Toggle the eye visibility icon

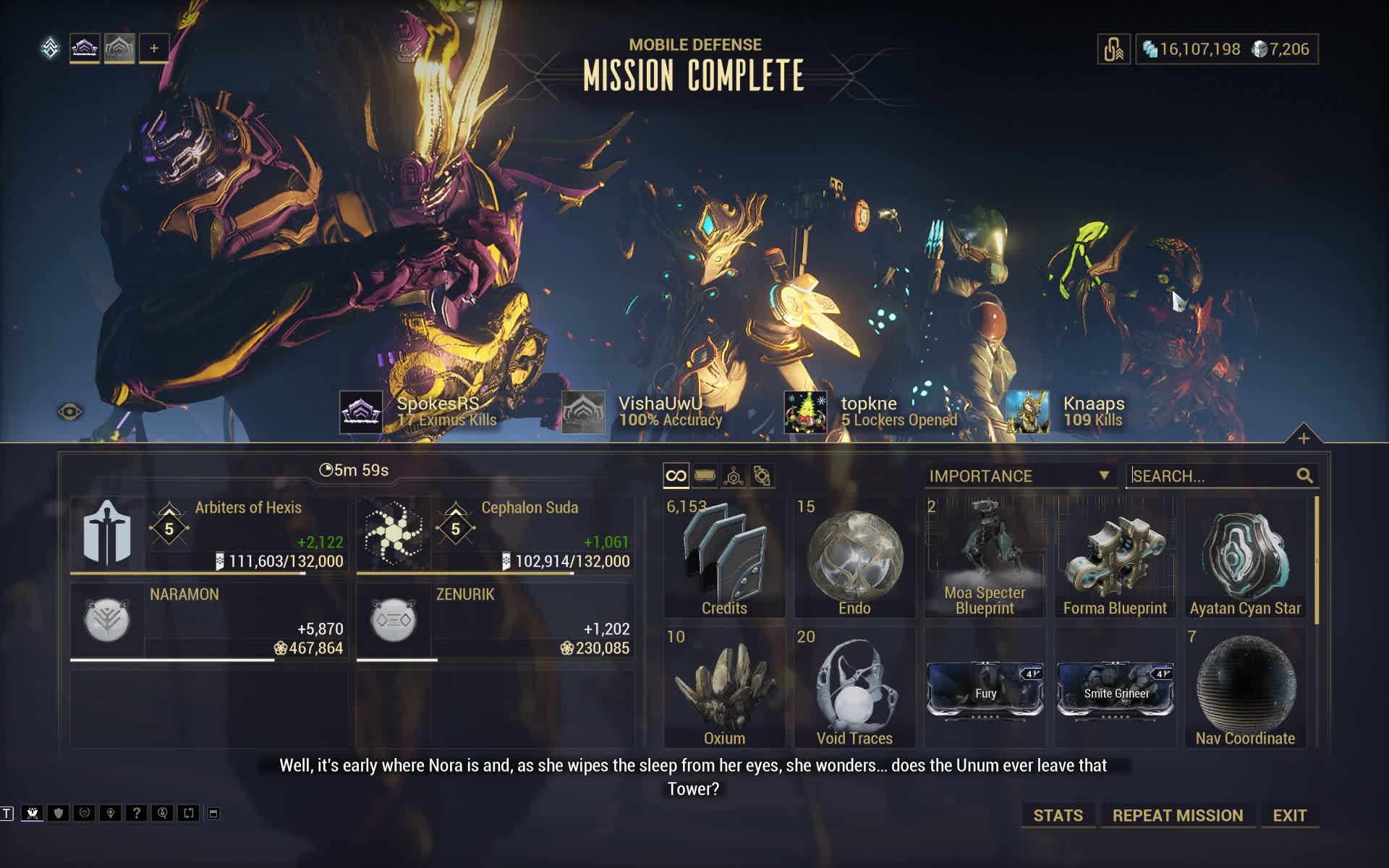click(x=70, y=412)
